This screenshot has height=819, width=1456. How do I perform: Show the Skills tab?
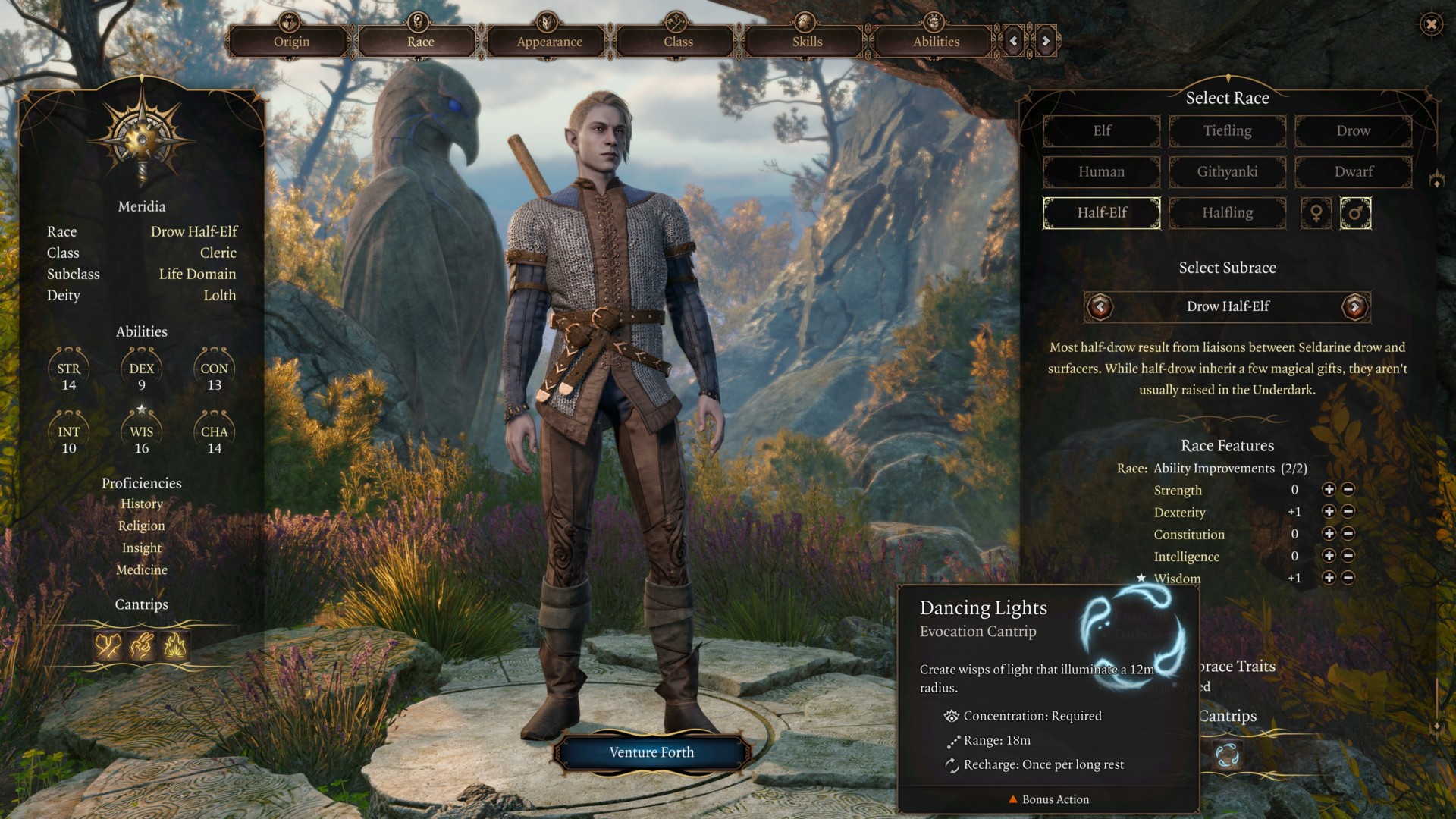pos(807,42)
